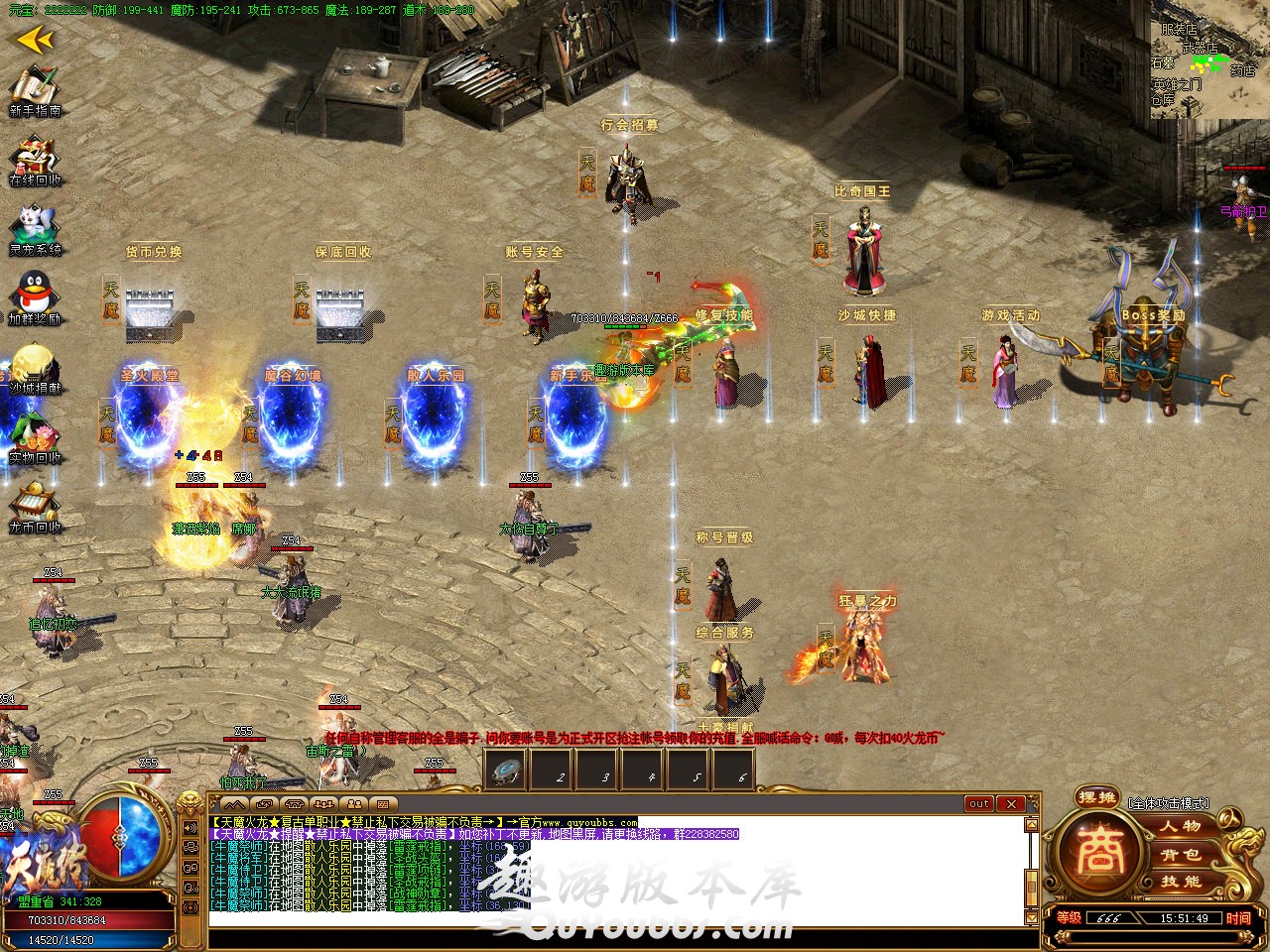Open the 加群奖励 penguin reward icon
The width and height of the screenshot is (1270, 952).
[x=35, y=296]
